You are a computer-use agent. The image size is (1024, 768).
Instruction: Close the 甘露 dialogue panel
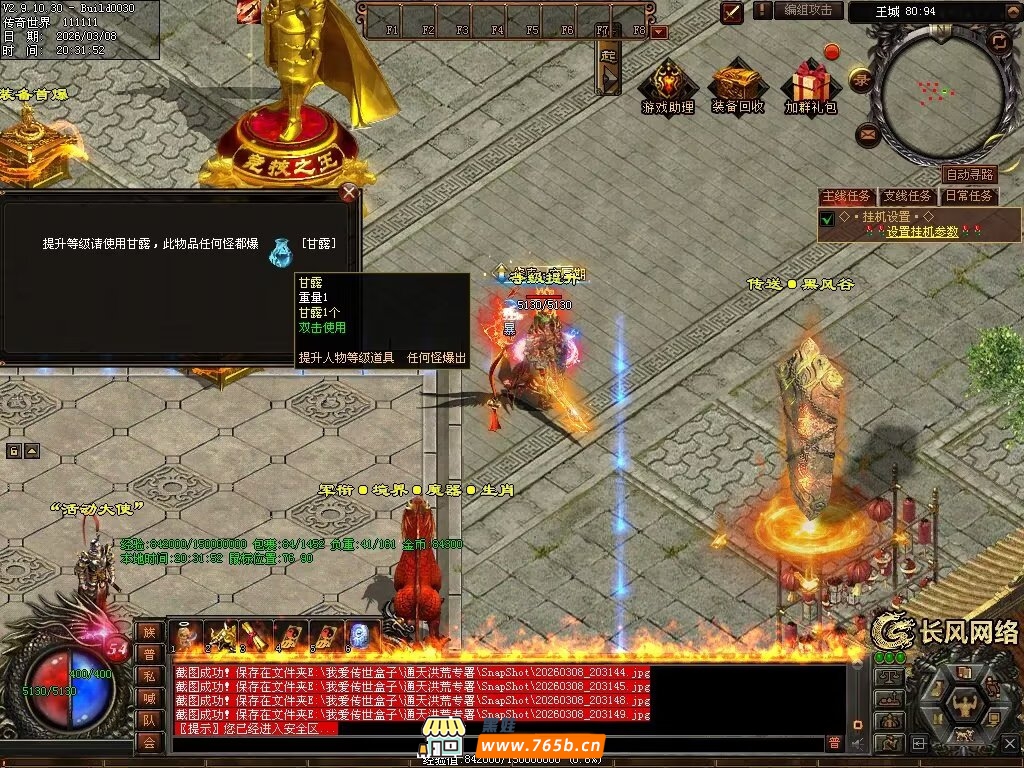point(348,193)
